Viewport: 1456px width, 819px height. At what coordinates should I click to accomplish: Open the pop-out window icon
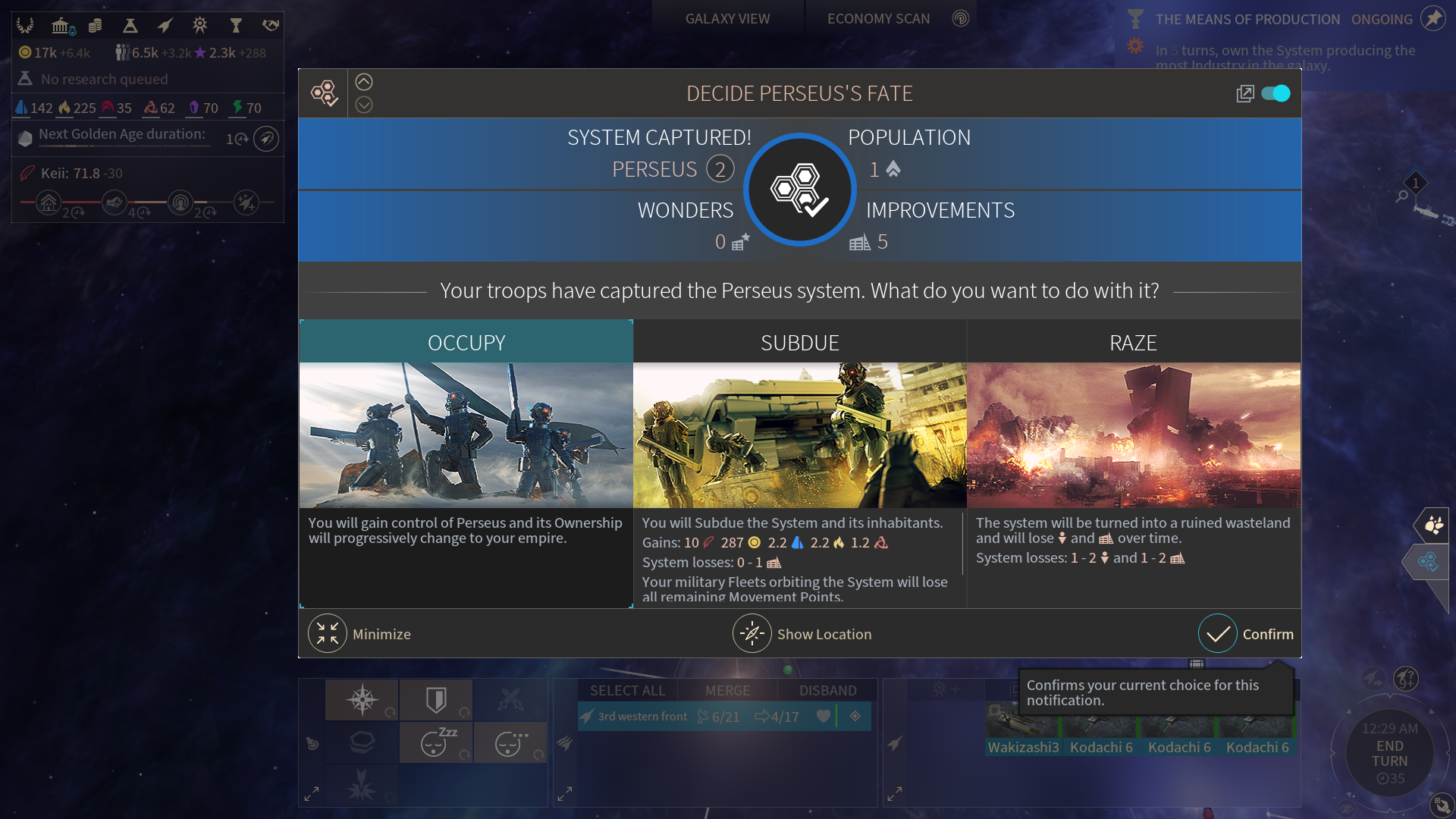pos(1244,93)
